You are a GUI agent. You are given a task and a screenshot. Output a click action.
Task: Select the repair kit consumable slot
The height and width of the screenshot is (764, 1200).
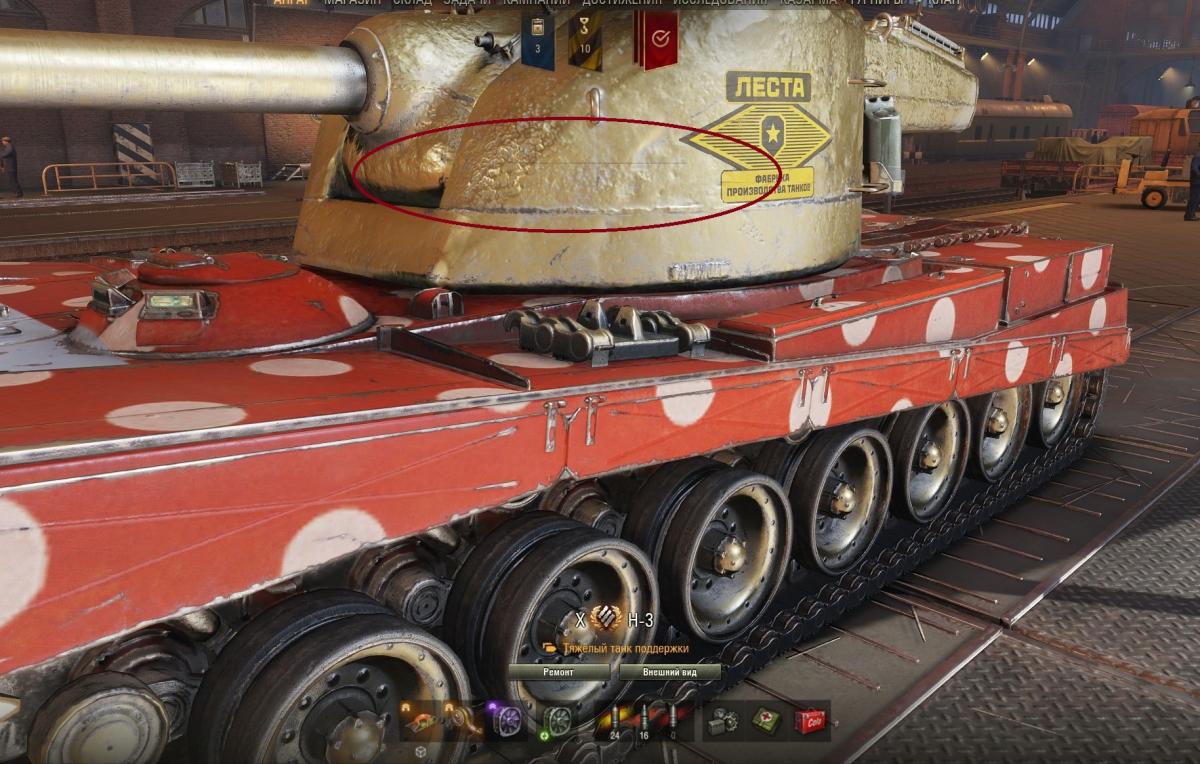pos(721,720)
